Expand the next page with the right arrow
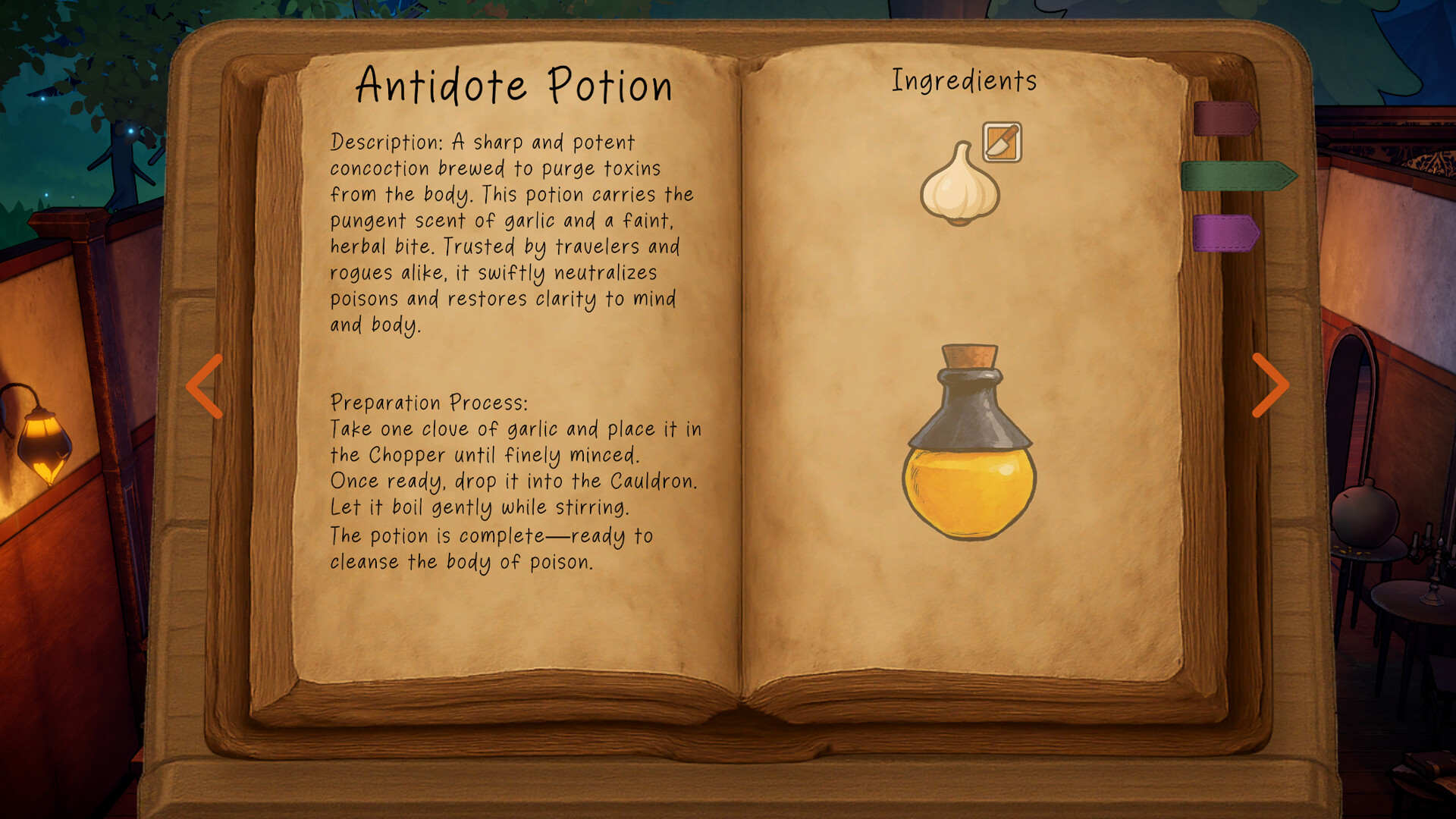Screen dimensions: 1456x819 tap(1270, 387)
